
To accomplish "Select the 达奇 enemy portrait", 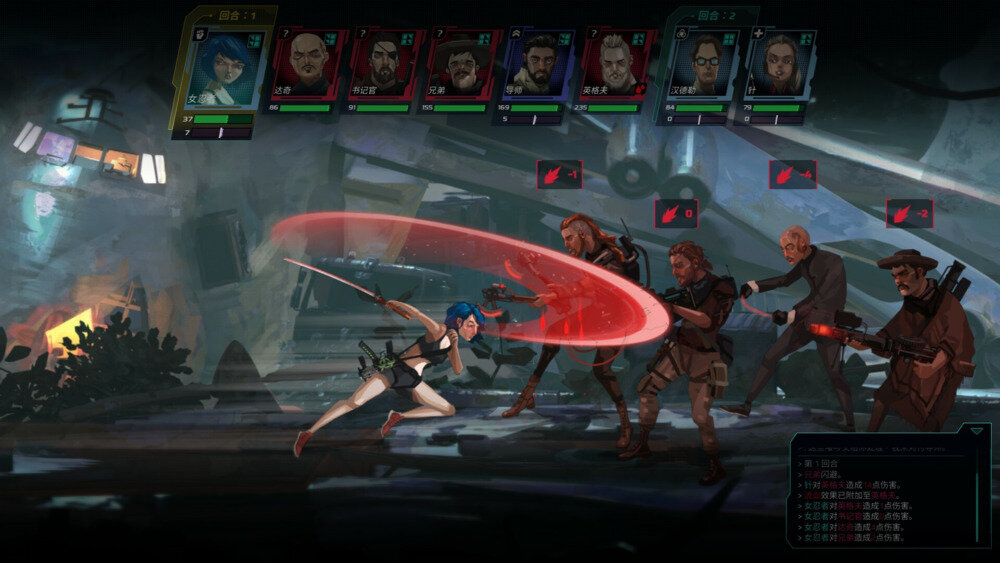I will [308, 64].
